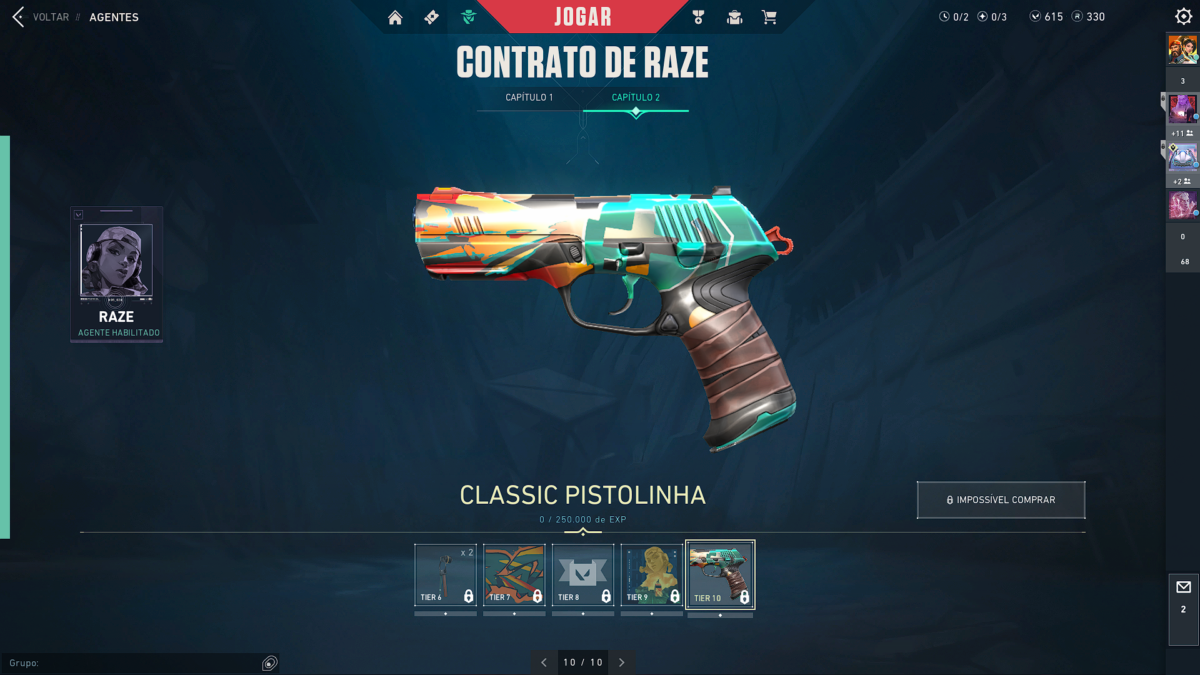
Task: Click the Impossível Comprar button
Action: [x=1001, y=500]
